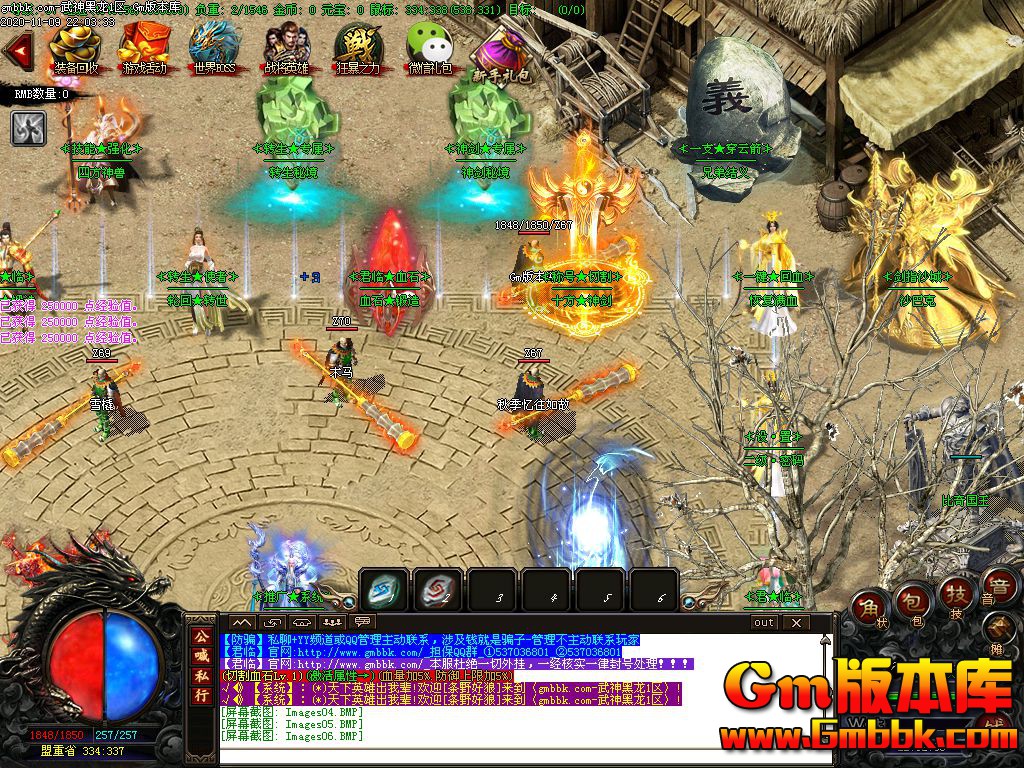
Task: Collapse the top icon bar with red arrow
Action: pyautogui.click(x=17, y=51)
